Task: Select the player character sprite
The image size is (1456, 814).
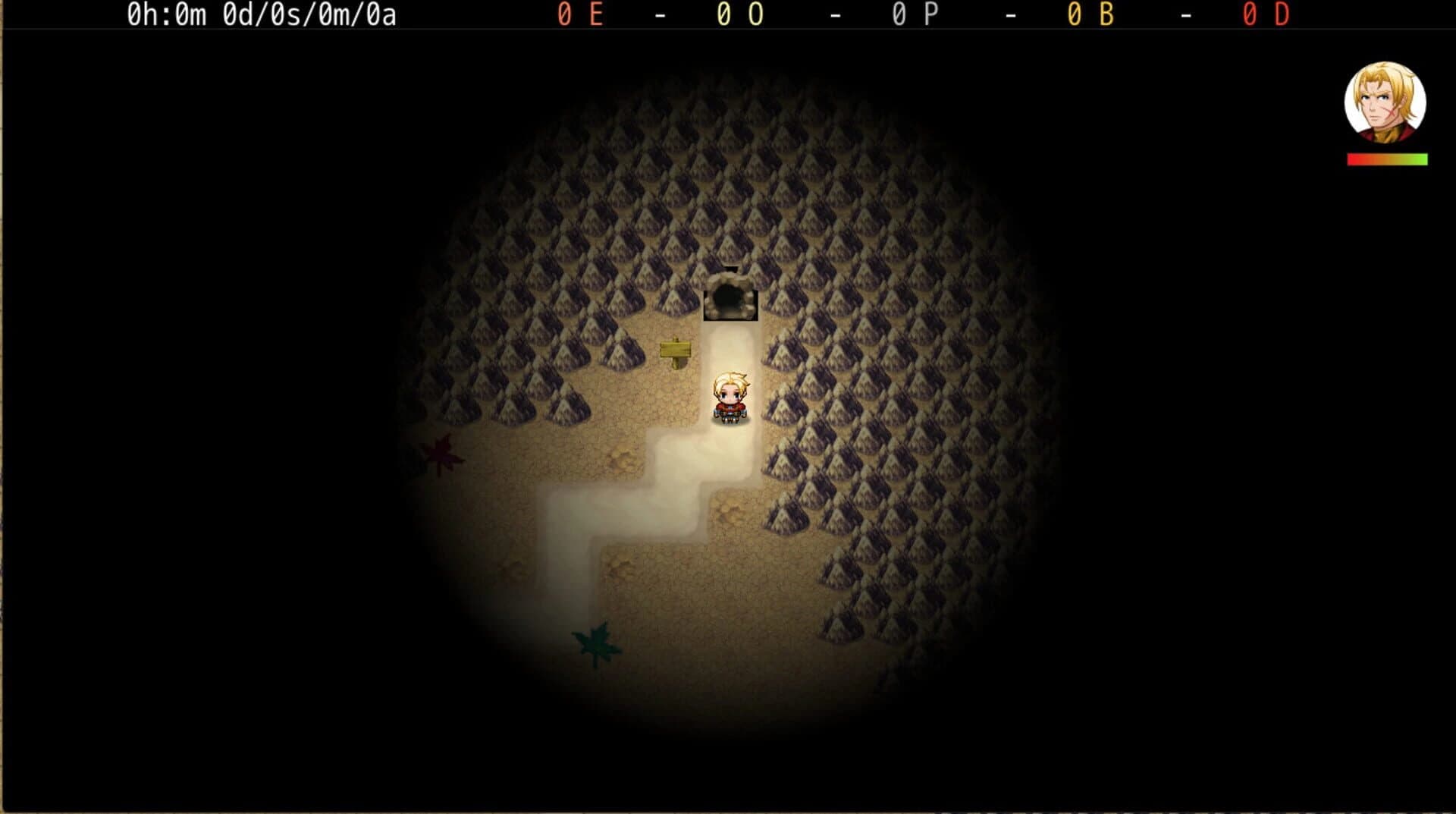Action: (x=730, y=397)
